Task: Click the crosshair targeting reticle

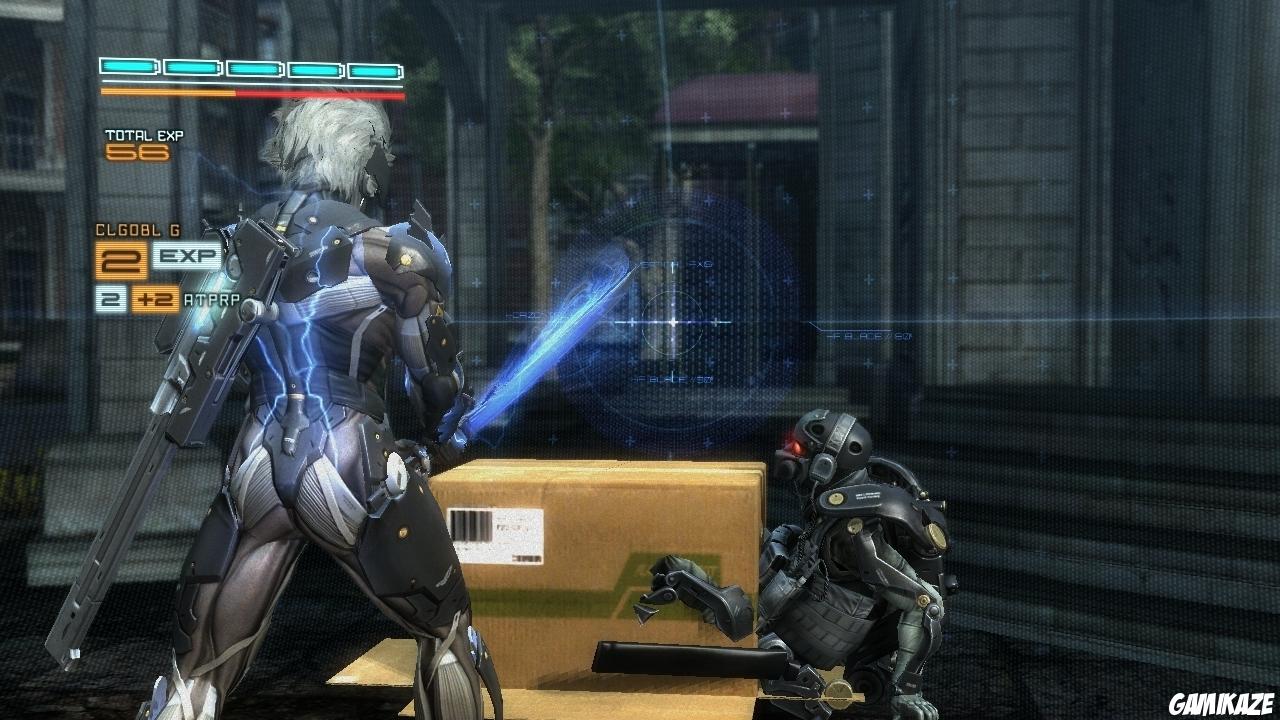Action: click(674, 321)
